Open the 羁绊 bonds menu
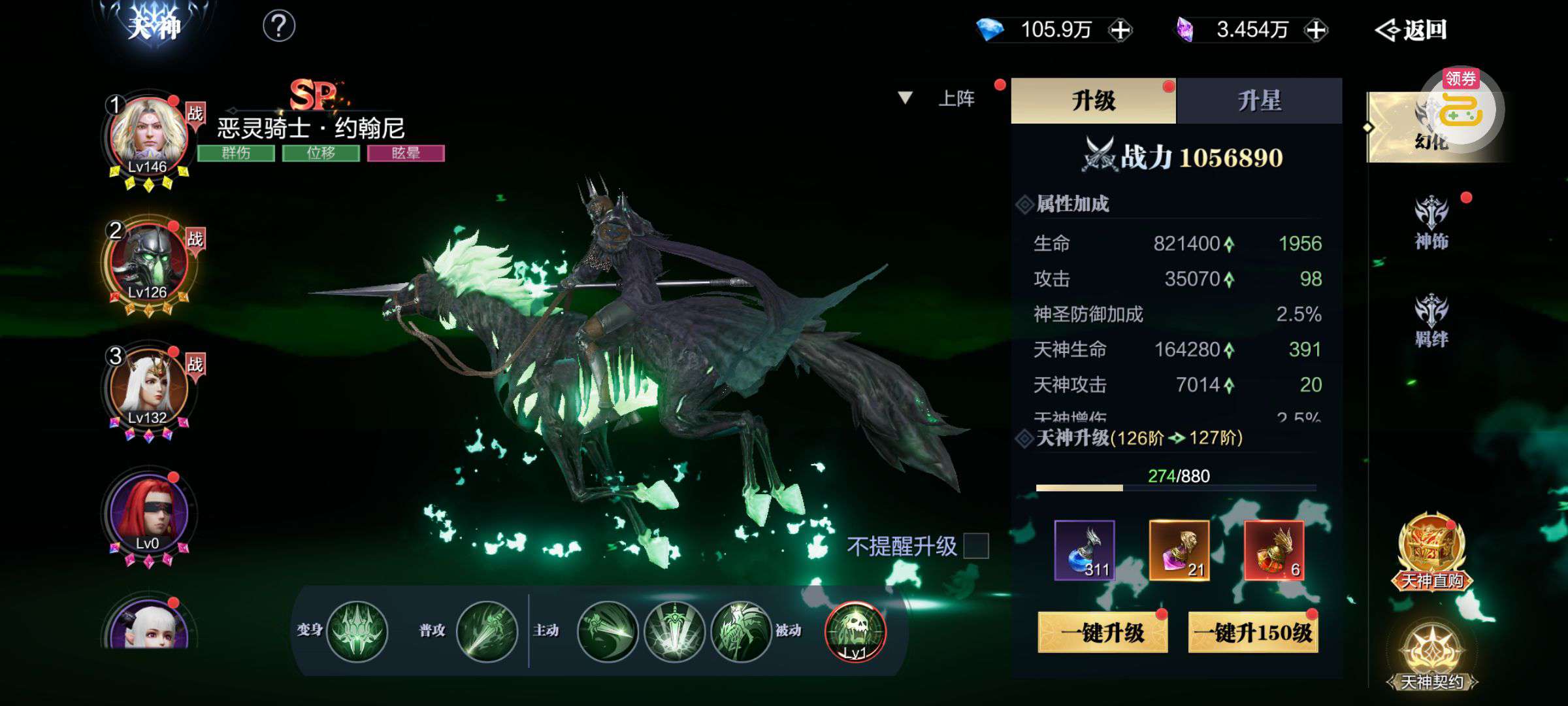 [1431, 321]
